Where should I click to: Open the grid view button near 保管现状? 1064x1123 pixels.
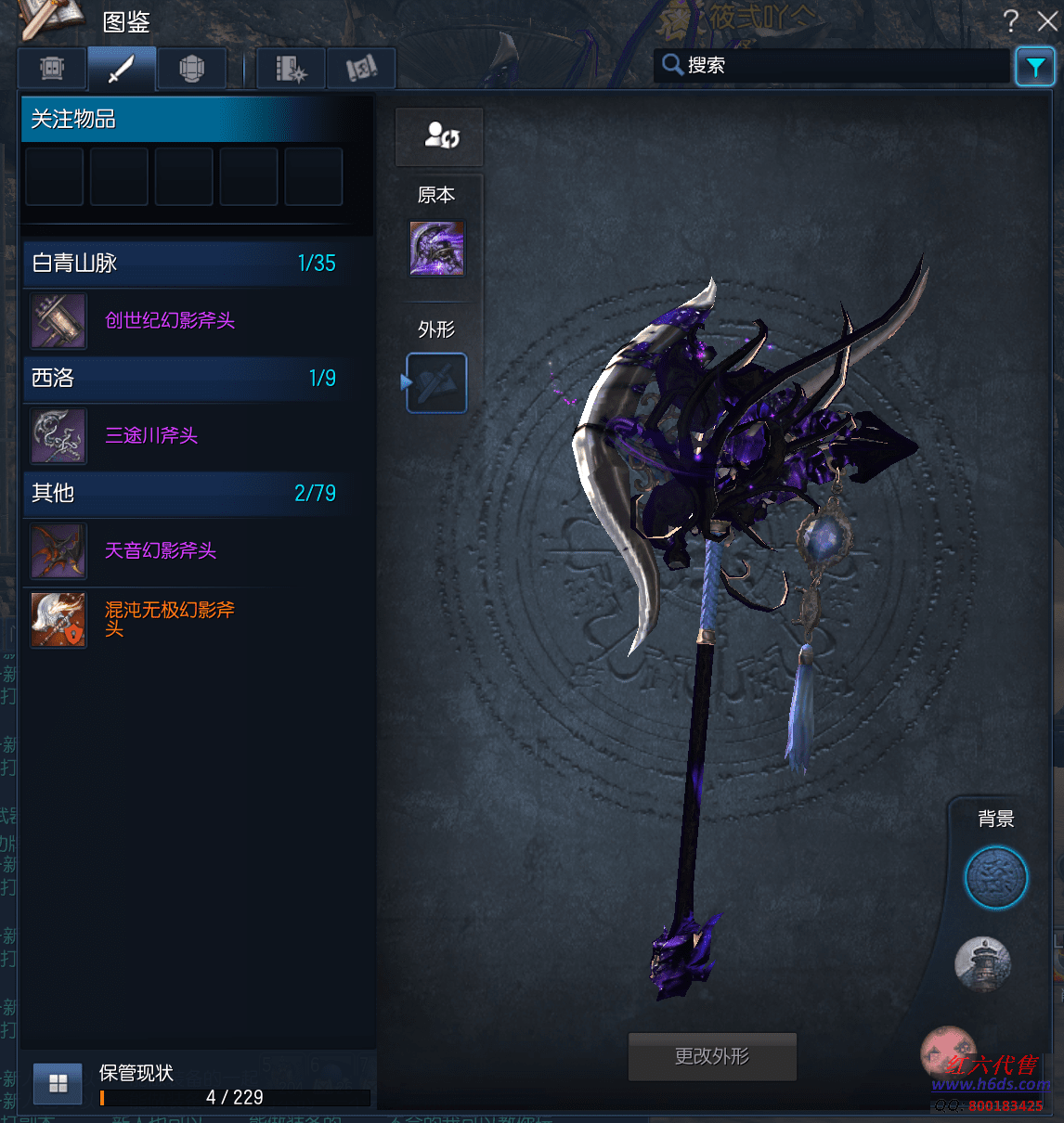click(x=58, y=1083)
